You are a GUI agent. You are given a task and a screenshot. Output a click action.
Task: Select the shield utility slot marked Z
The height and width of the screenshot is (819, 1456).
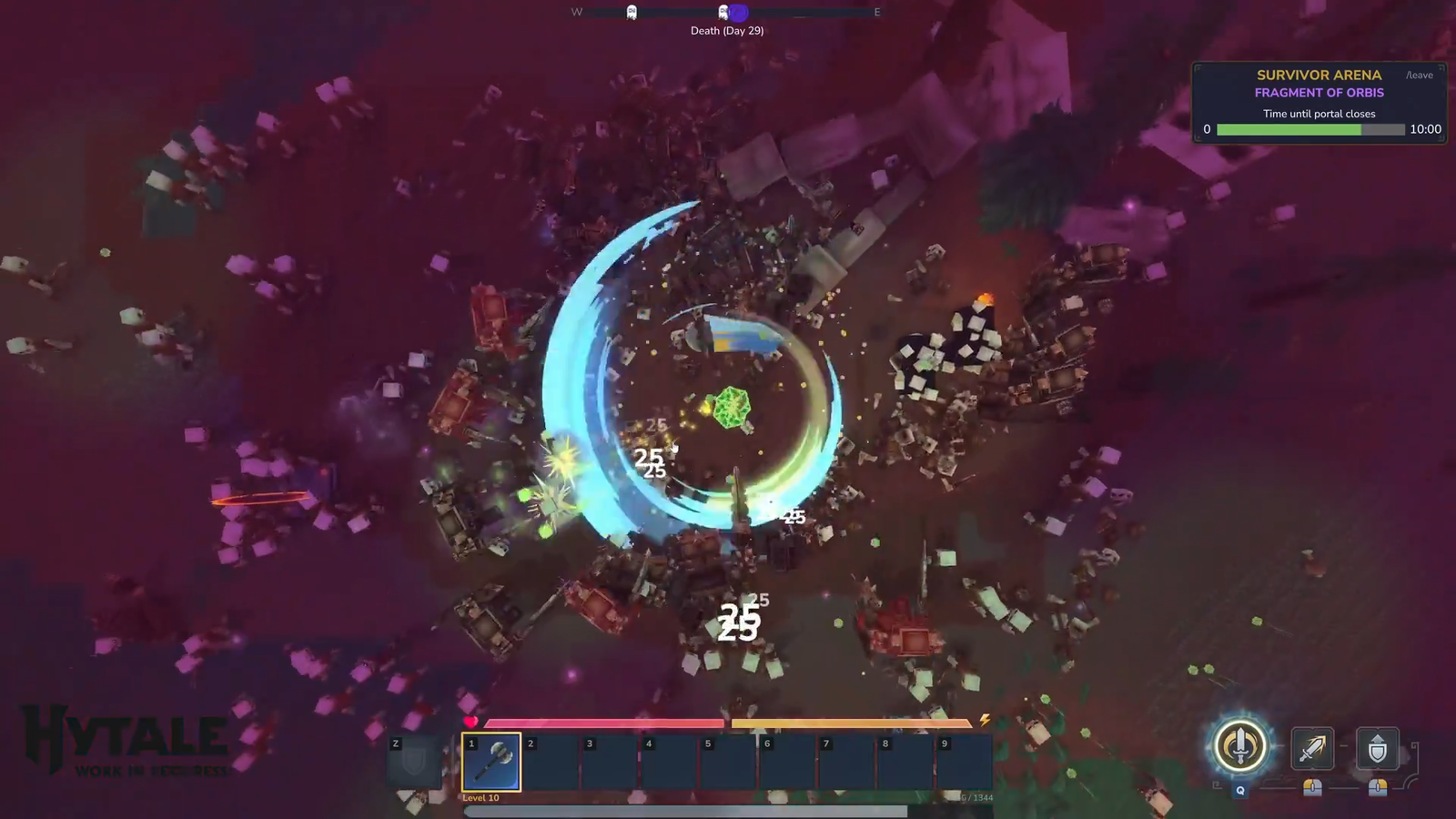[x=414, y=763]
